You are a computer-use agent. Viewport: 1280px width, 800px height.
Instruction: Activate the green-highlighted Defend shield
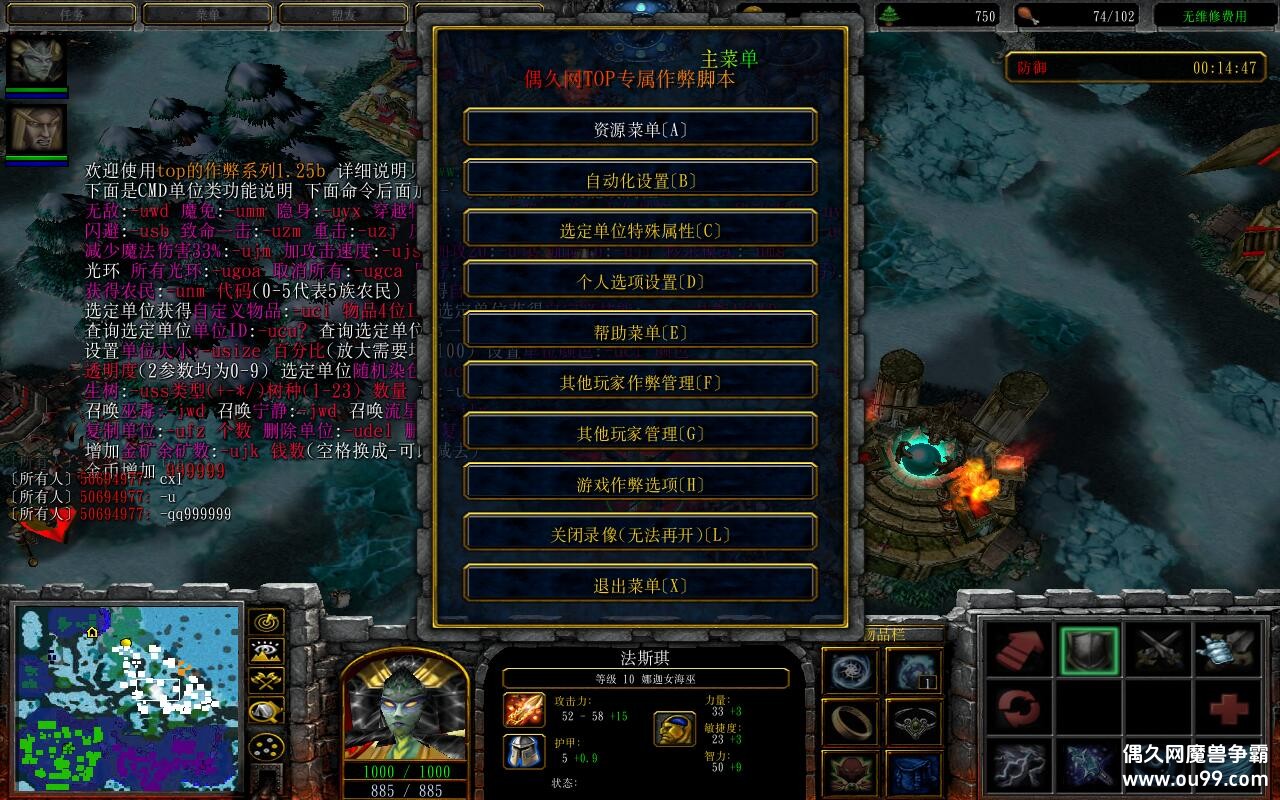(x=1090, y=650)
